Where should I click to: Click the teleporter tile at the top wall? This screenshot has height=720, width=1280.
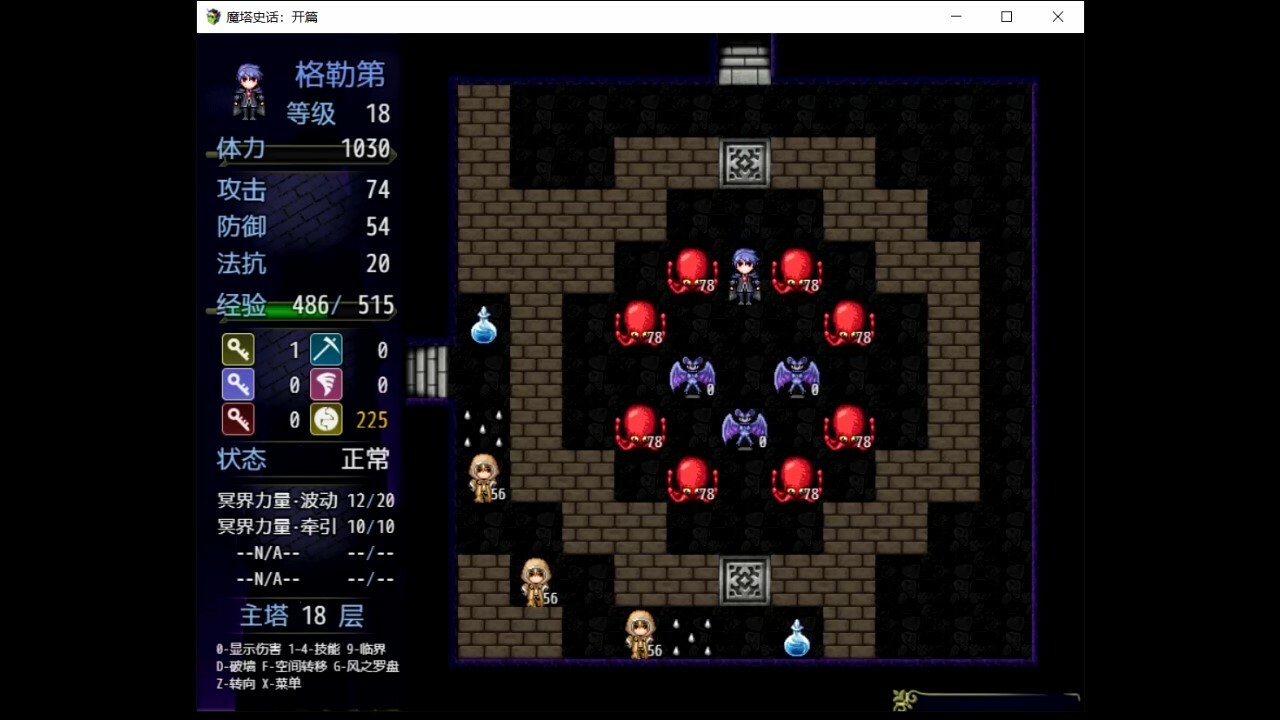tap(743, 162)
